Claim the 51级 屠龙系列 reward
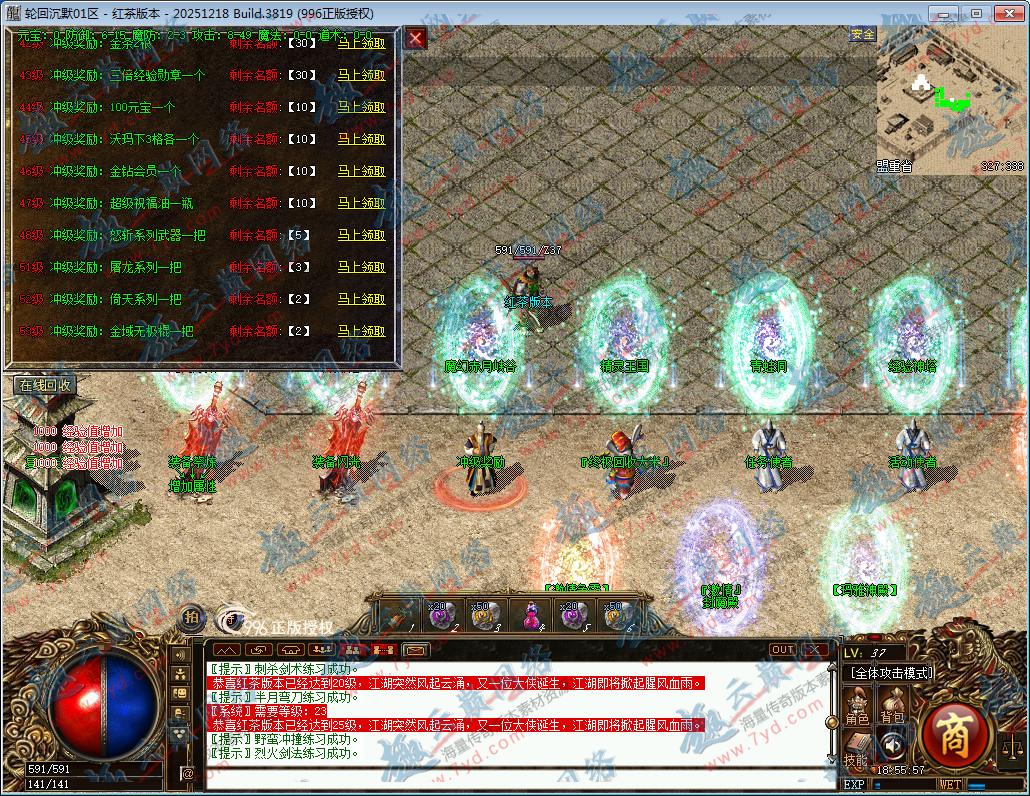 pyautogui.click(x=361, y=267)
